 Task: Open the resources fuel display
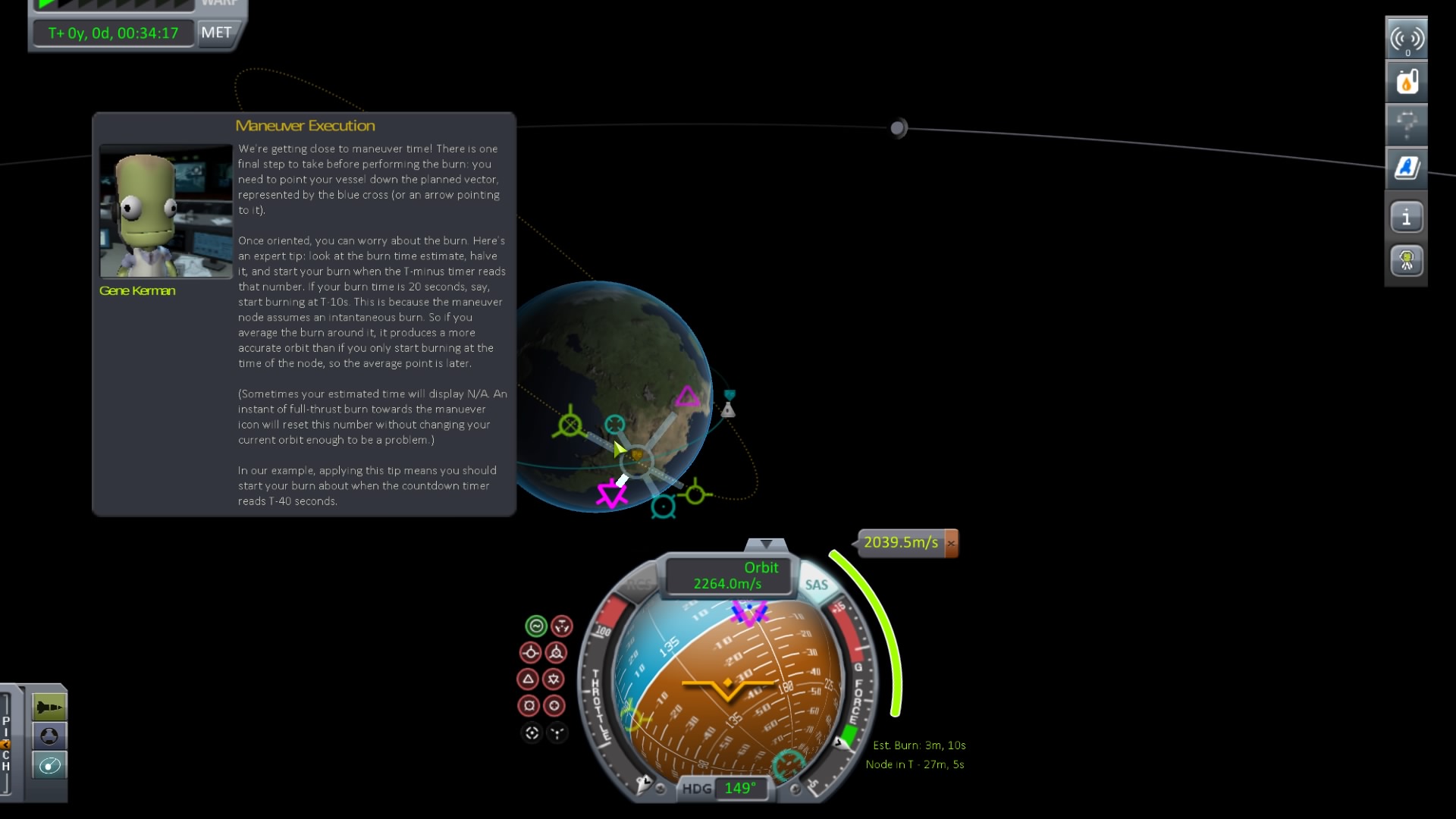point(1407,81)
